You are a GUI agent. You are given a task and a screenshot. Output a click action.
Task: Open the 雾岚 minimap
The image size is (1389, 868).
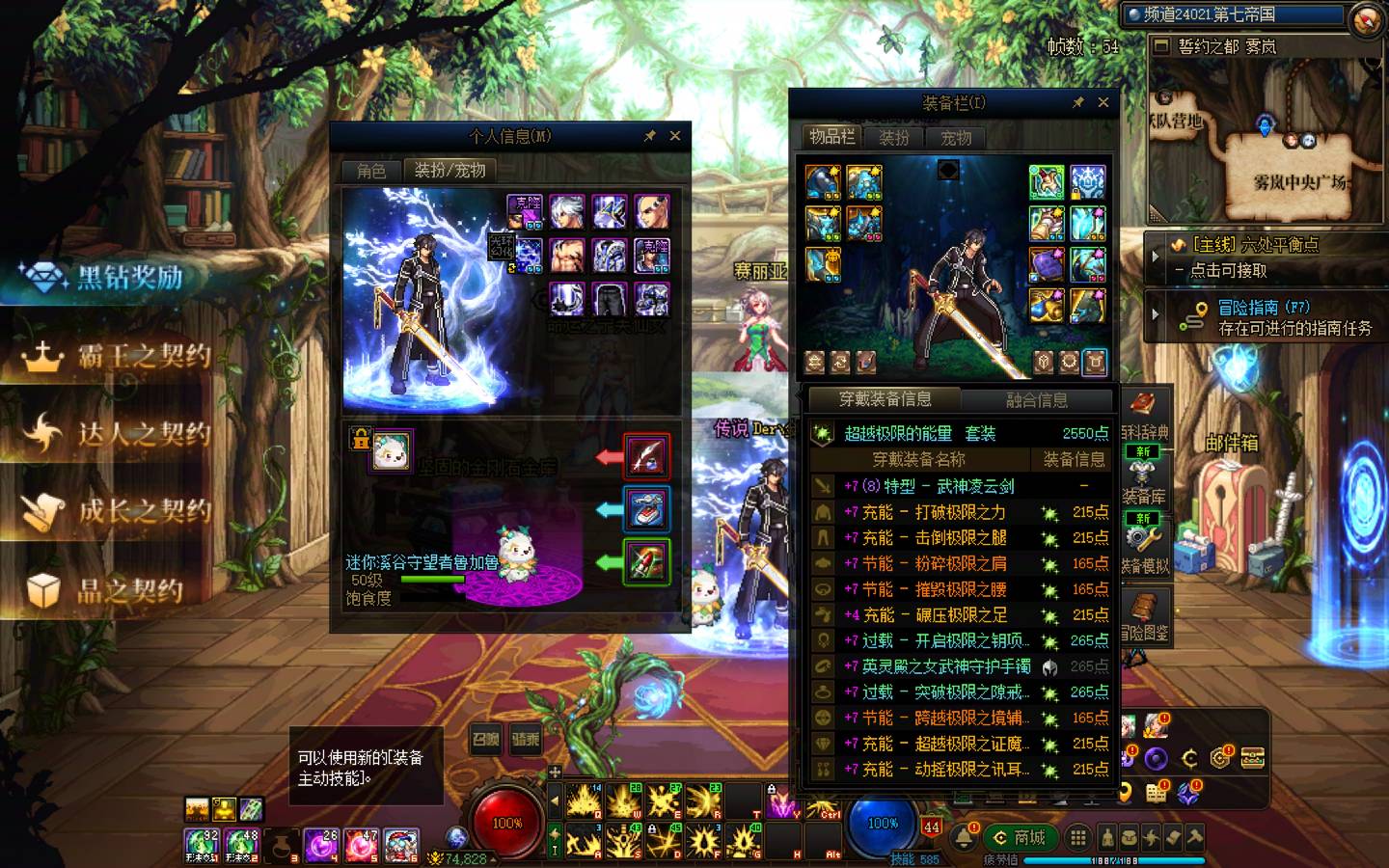coord(1267,135)
